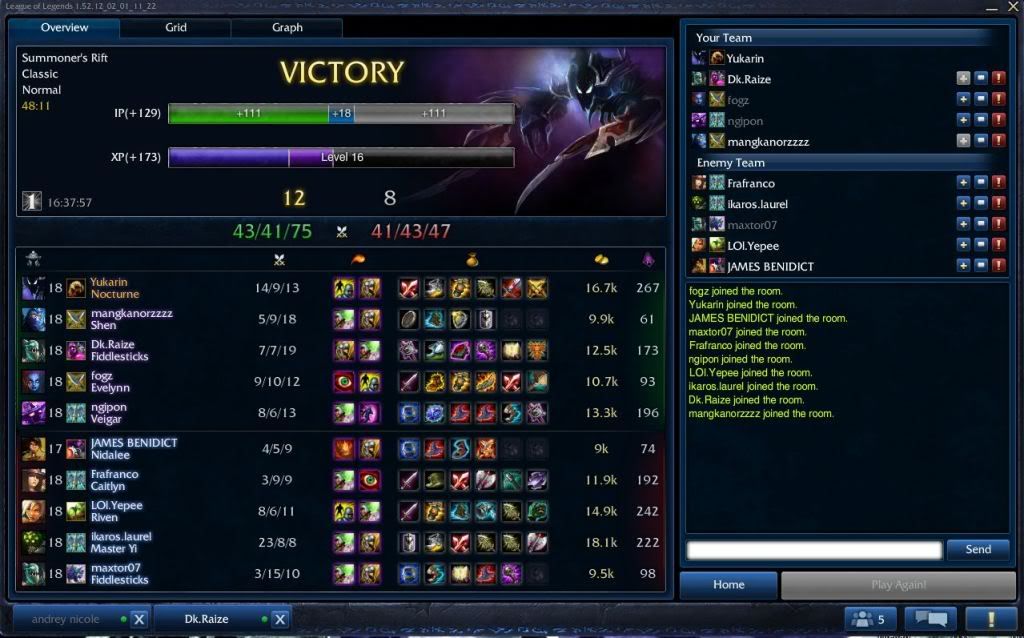Return to the Home screen
The height and width of the screenshot is (638, 1024).
point(728,585)
